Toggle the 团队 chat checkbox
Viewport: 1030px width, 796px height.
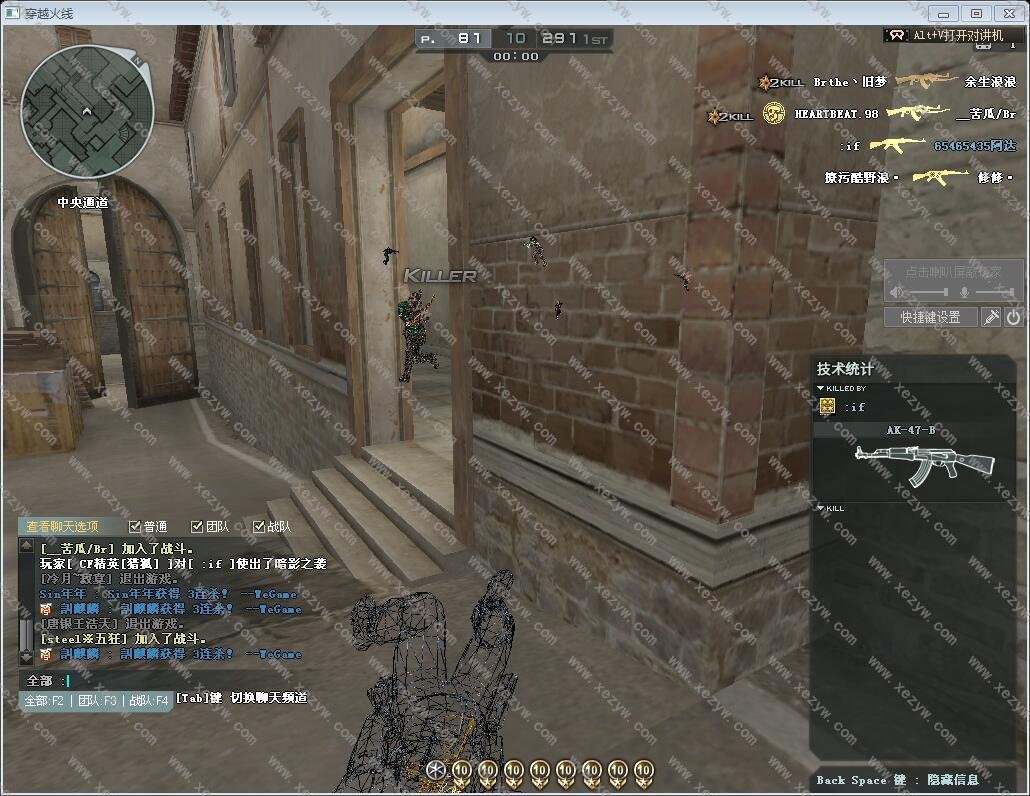[197, 527]
